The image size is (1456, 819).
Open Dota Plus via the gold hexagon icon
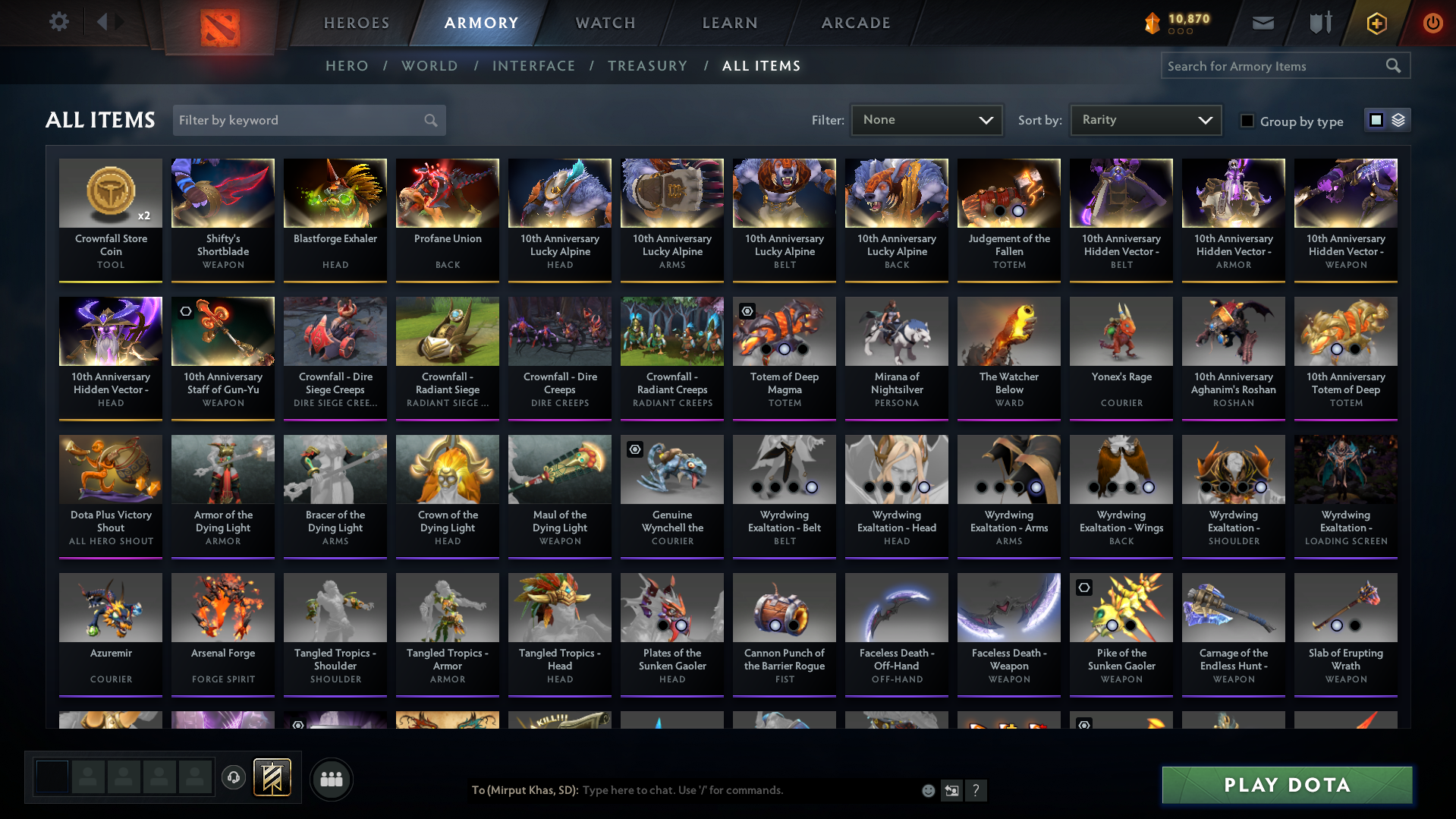point(1376,23)
